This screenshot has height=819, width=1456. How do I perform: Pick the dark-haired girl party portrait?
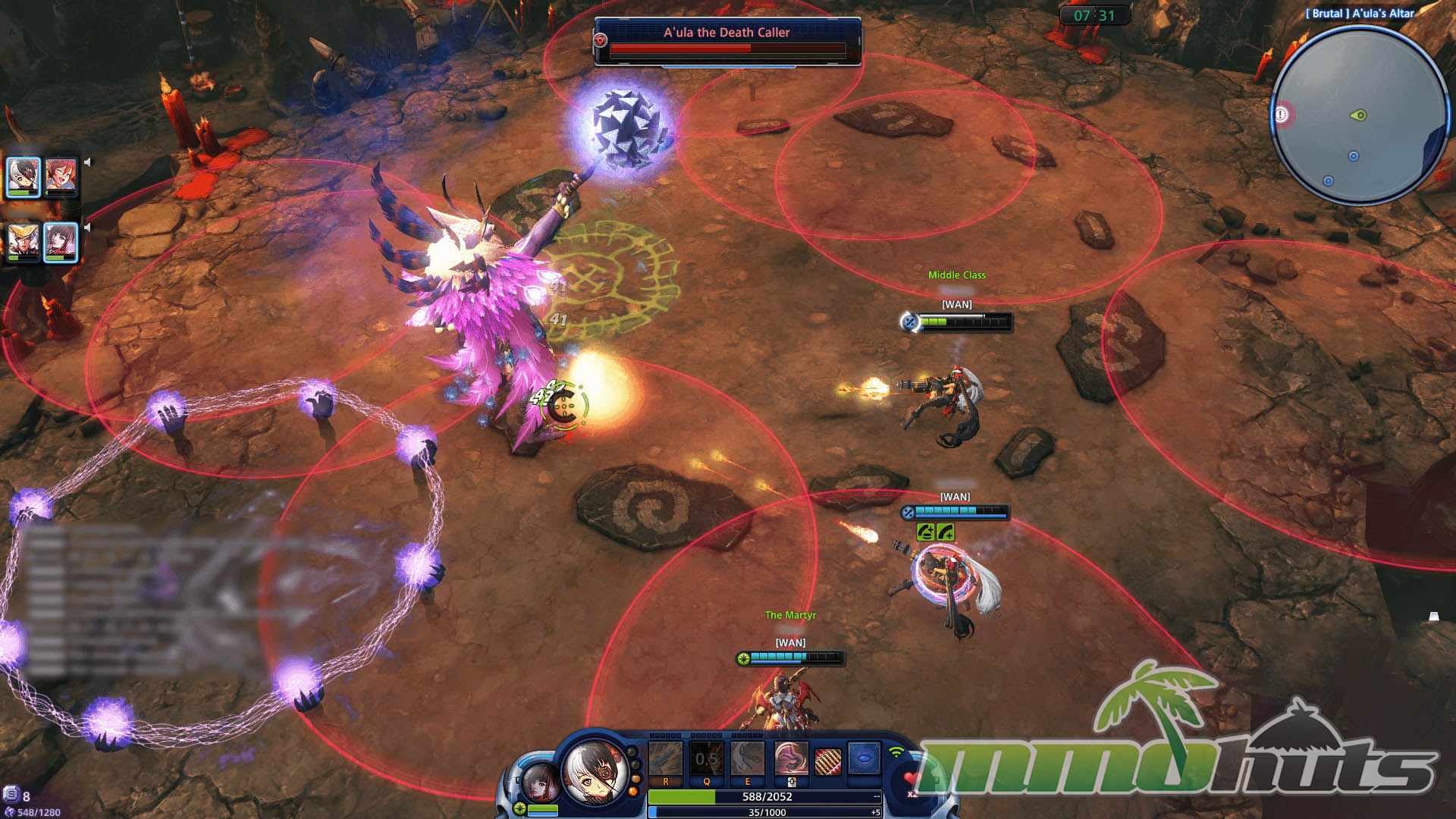tap(61, 241)
